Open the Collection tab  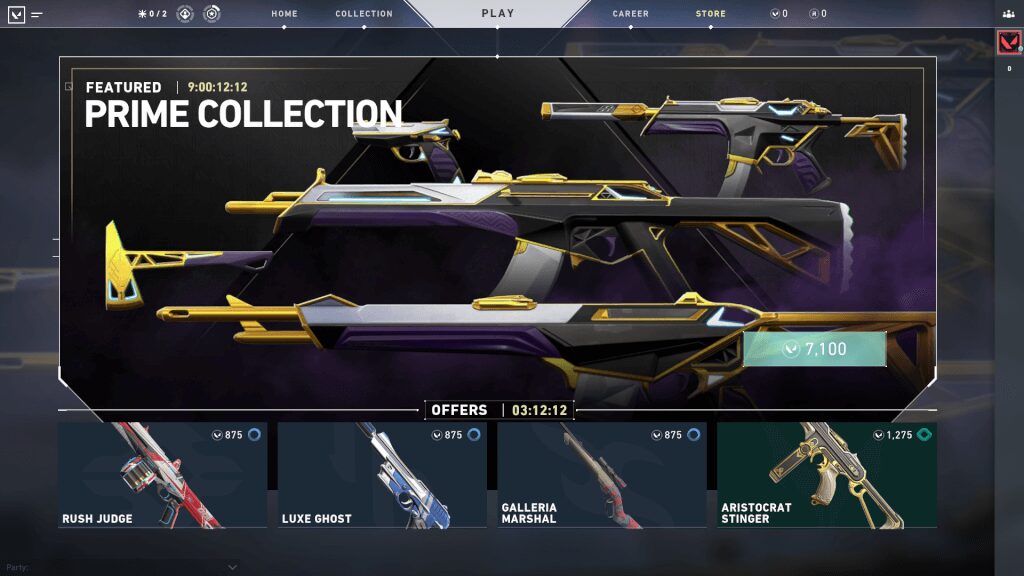coord(364,14)
